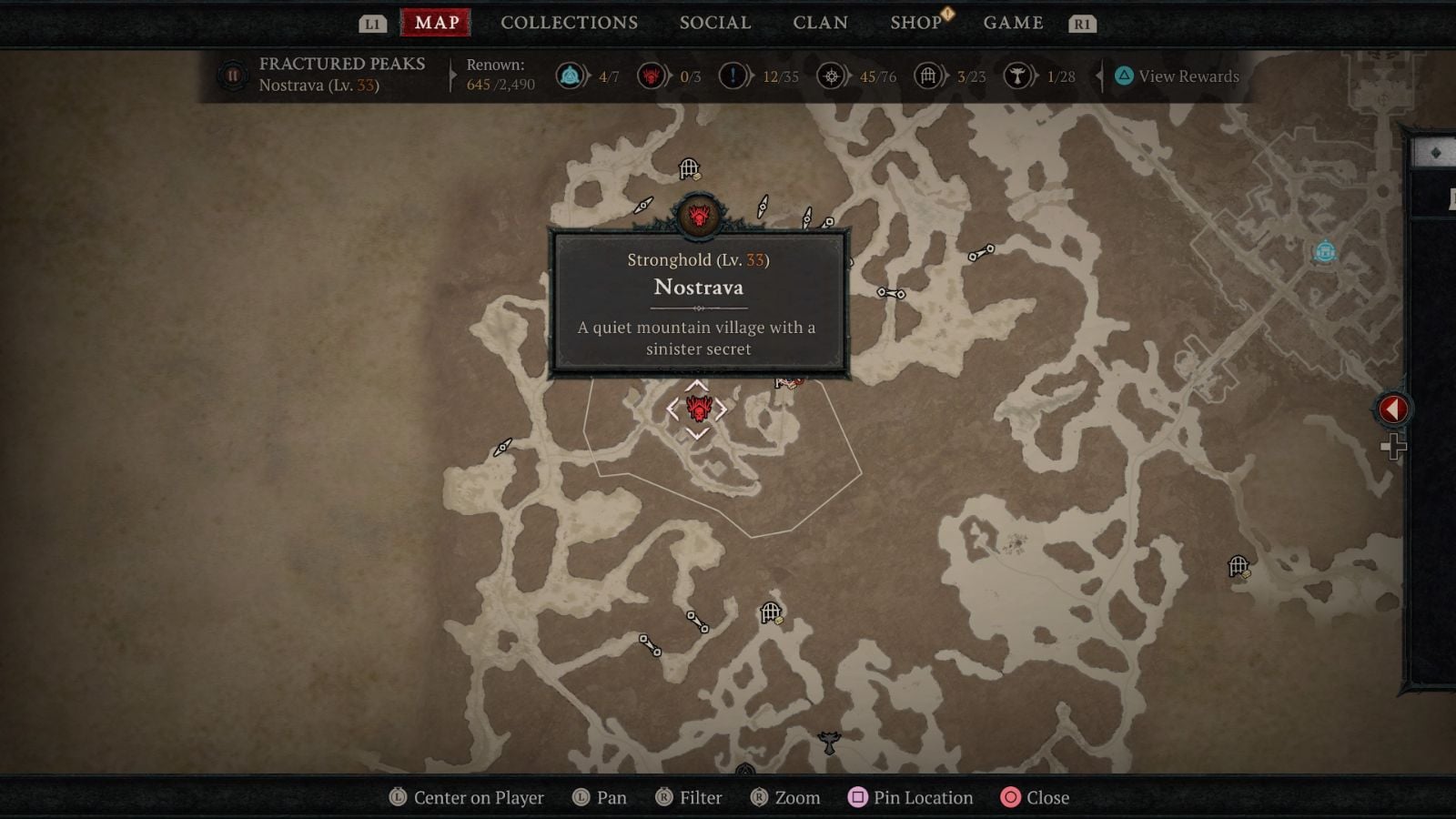Select the Fractured Peaks region icon

coord(232,76)
